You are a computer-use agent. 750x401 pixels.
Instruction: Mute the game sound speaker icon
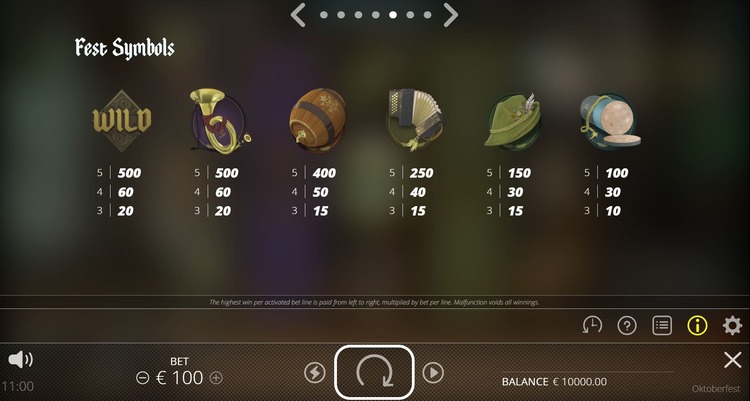tap(19, 359)
